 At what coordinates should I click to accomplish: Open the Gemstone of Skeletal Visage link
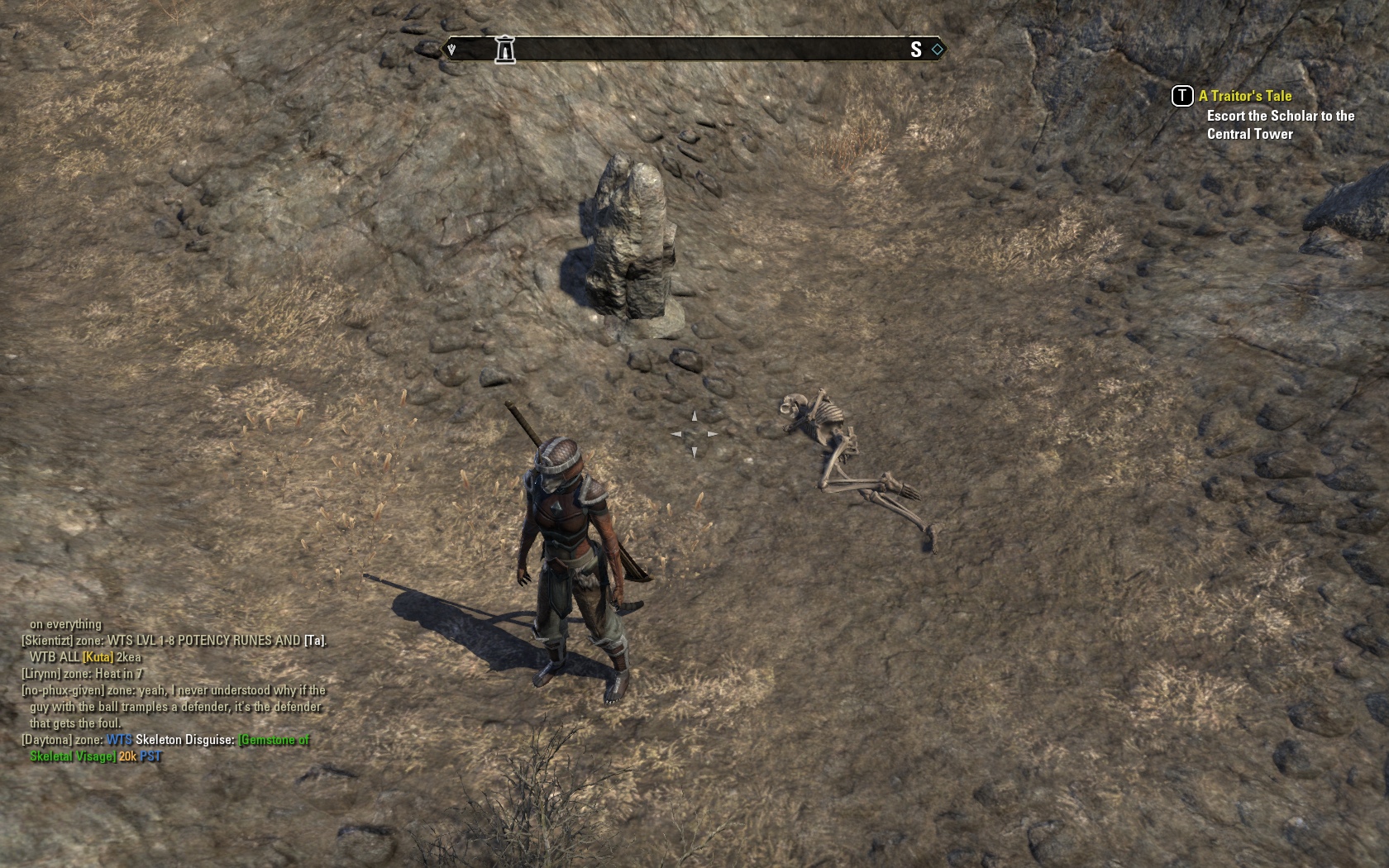click(x=274, y=740)
